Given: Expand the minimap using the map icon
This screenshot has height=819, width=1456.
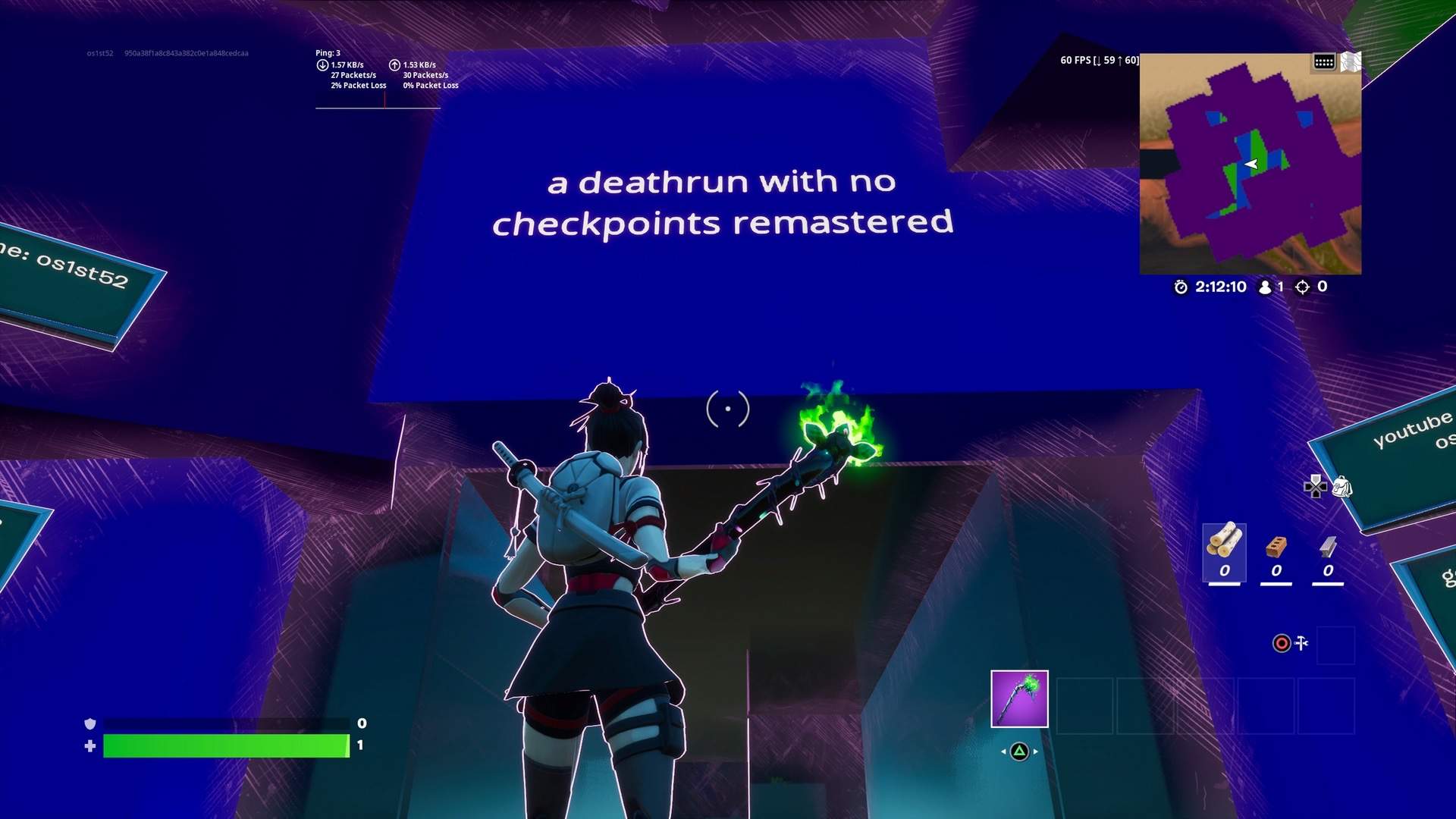Looking at the screenshot, I should [x=1351, y=62].
